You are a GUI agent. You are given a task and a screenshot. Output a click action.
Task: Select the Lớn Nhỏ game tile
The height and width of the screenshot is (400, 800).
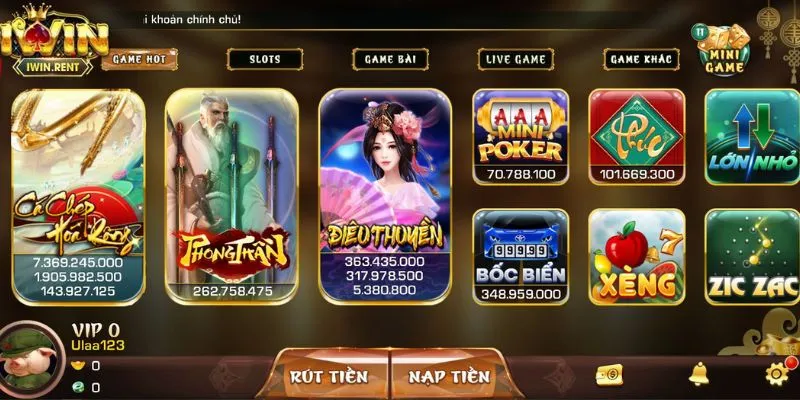point(750,137)
